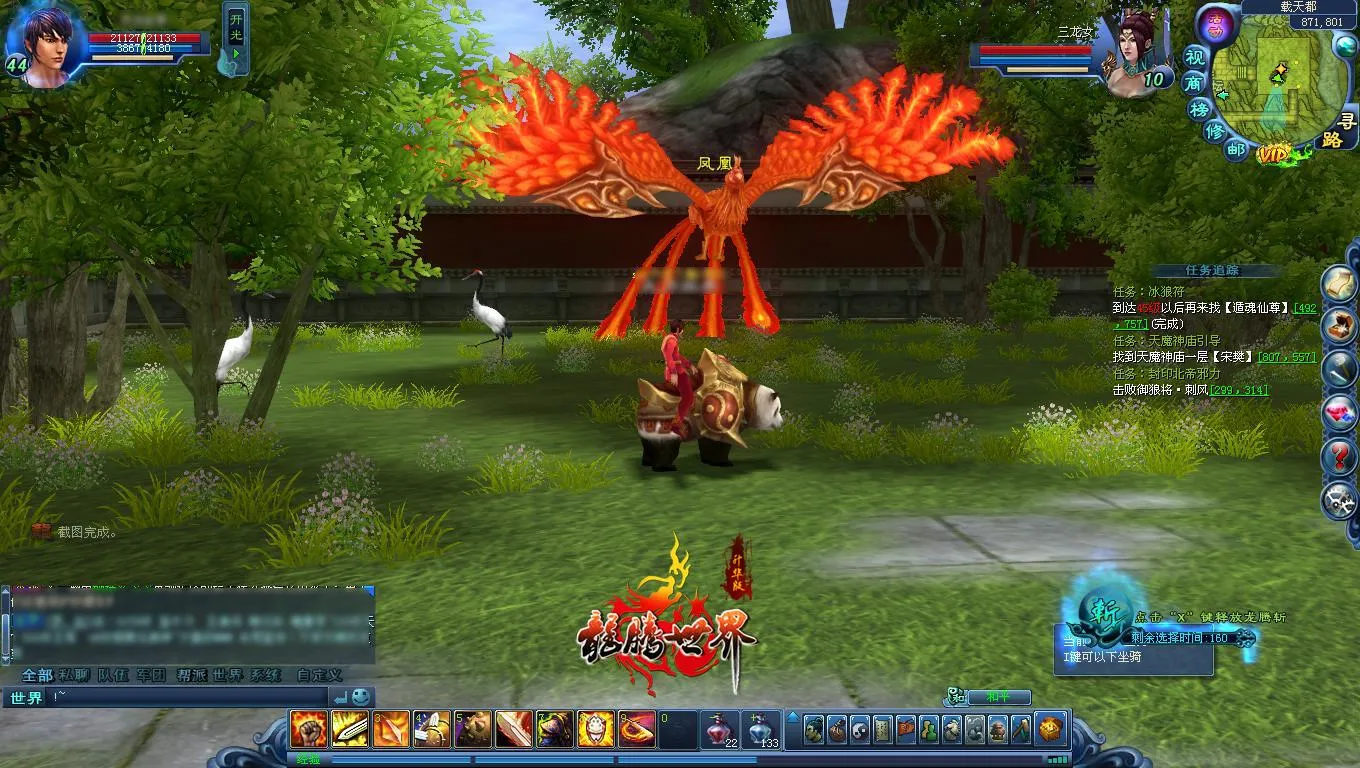Click the 斩 dragon slash button

coord(1105,607)
